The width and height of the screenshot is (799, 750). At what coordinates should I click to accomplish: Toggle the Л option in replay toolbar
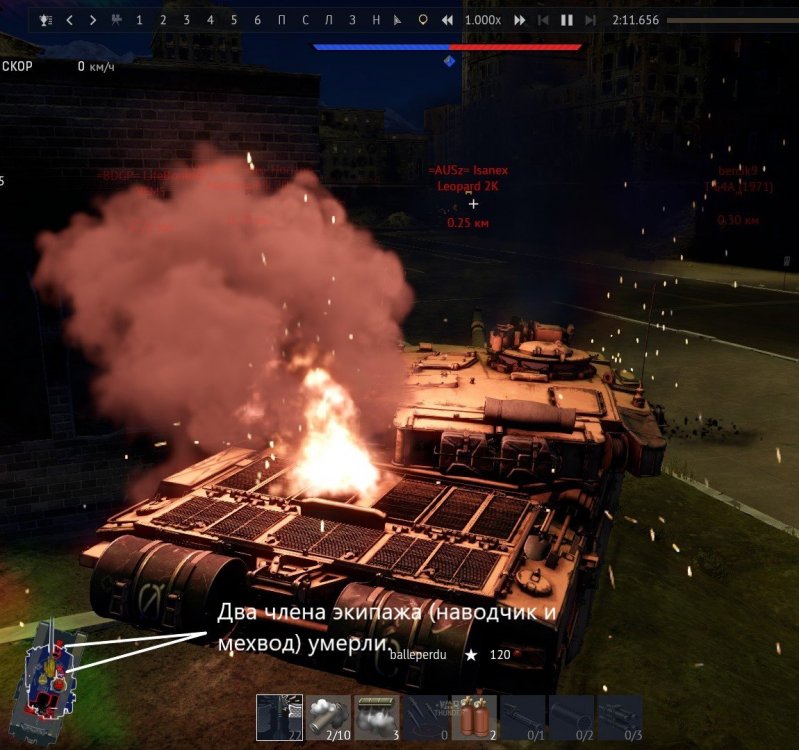tap(328, 19)
